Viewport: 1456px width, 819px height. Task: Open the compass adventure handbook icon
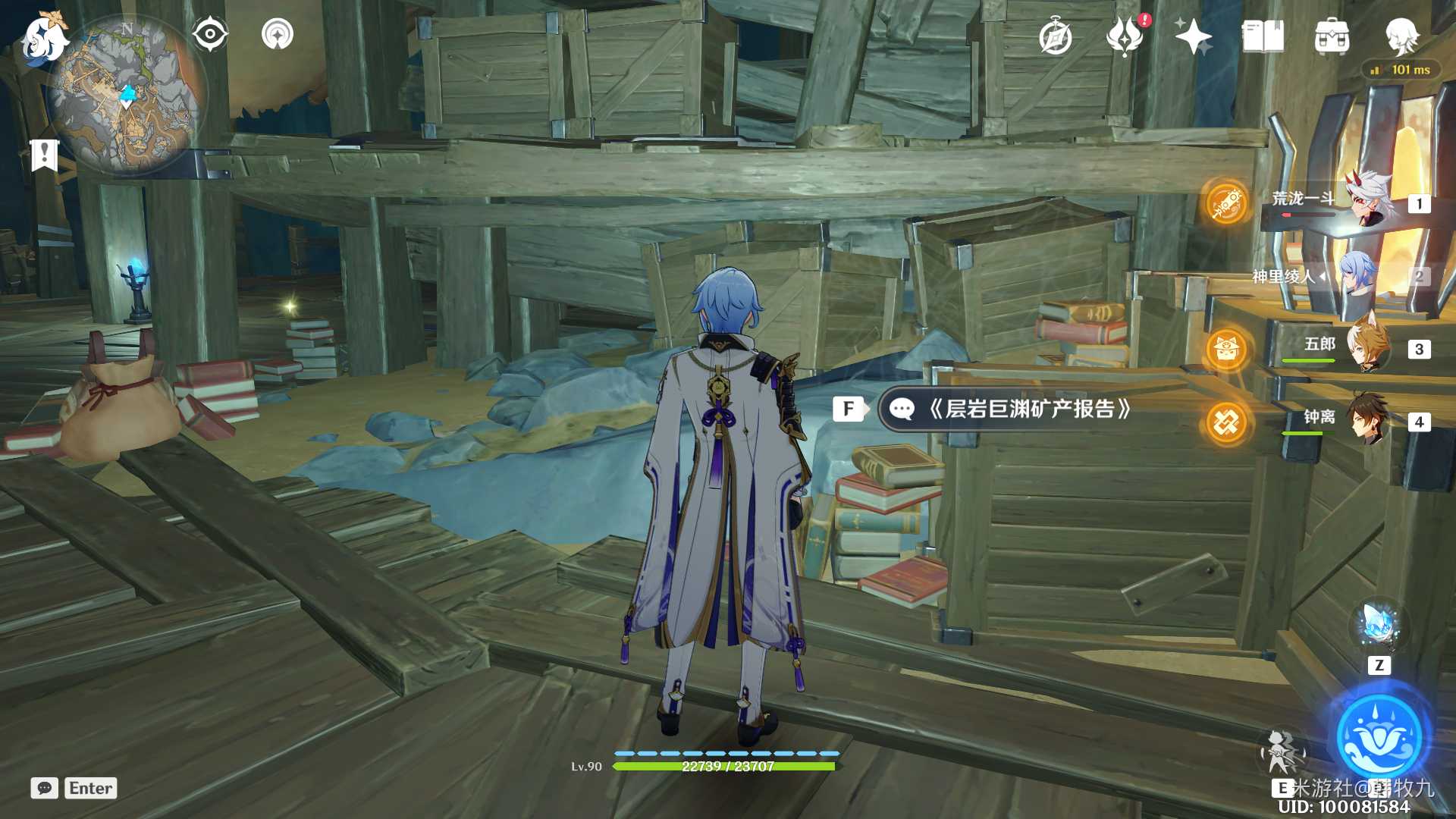pos(1056,37)
